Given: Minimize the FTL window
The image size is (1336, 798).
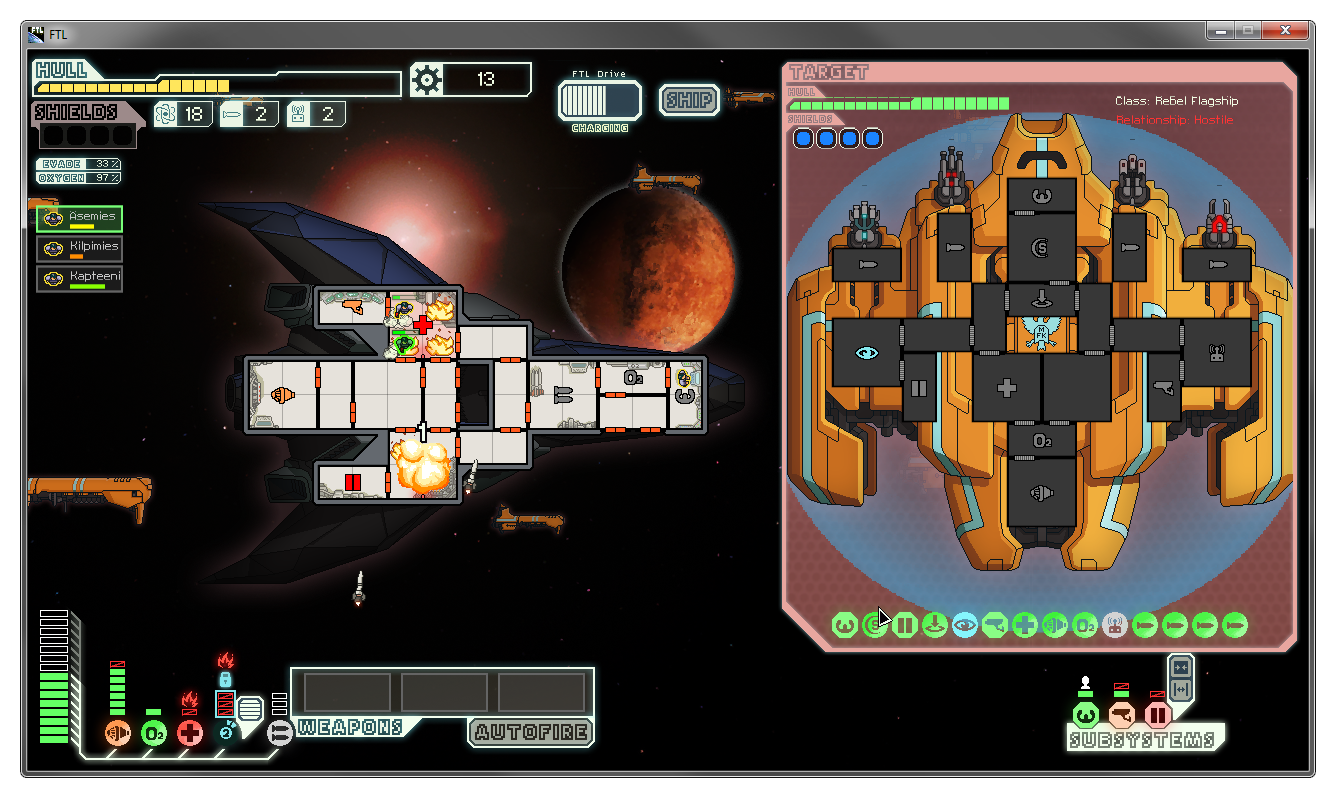Looking at the screenshot, I should 1220,31.
